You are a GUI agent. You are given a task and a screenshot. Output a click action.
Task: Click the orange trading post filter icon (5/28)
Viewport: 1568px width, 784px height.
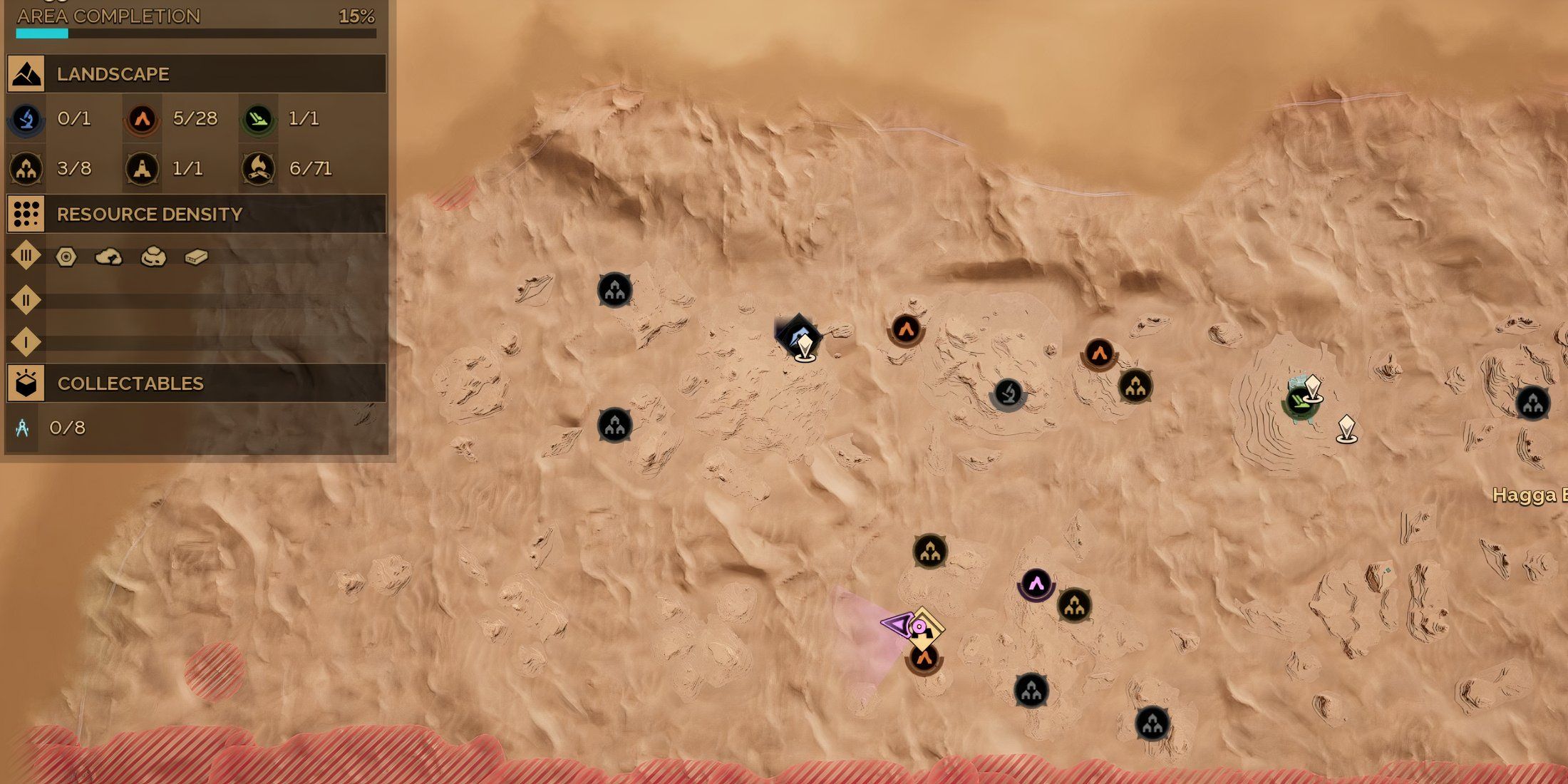click(x=143, y=120)
